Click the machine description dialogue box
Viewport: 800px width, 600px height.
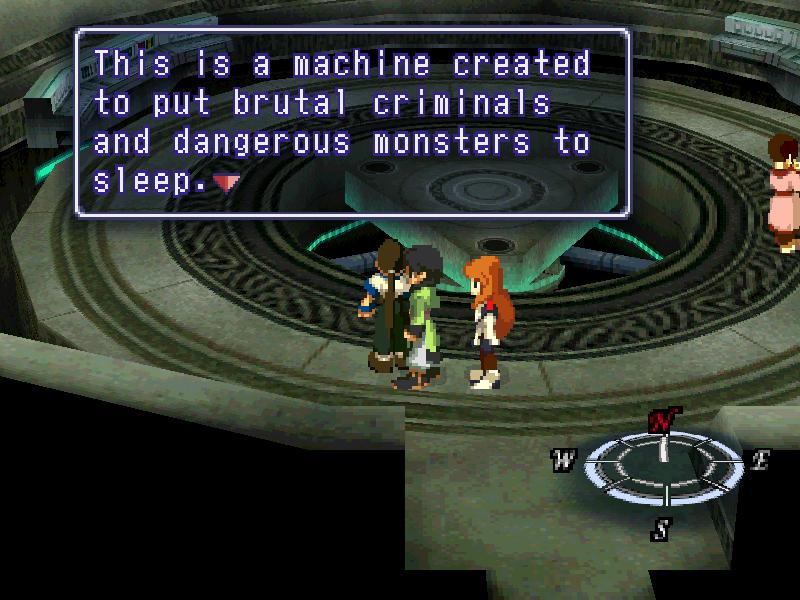(x=352, y=121)
